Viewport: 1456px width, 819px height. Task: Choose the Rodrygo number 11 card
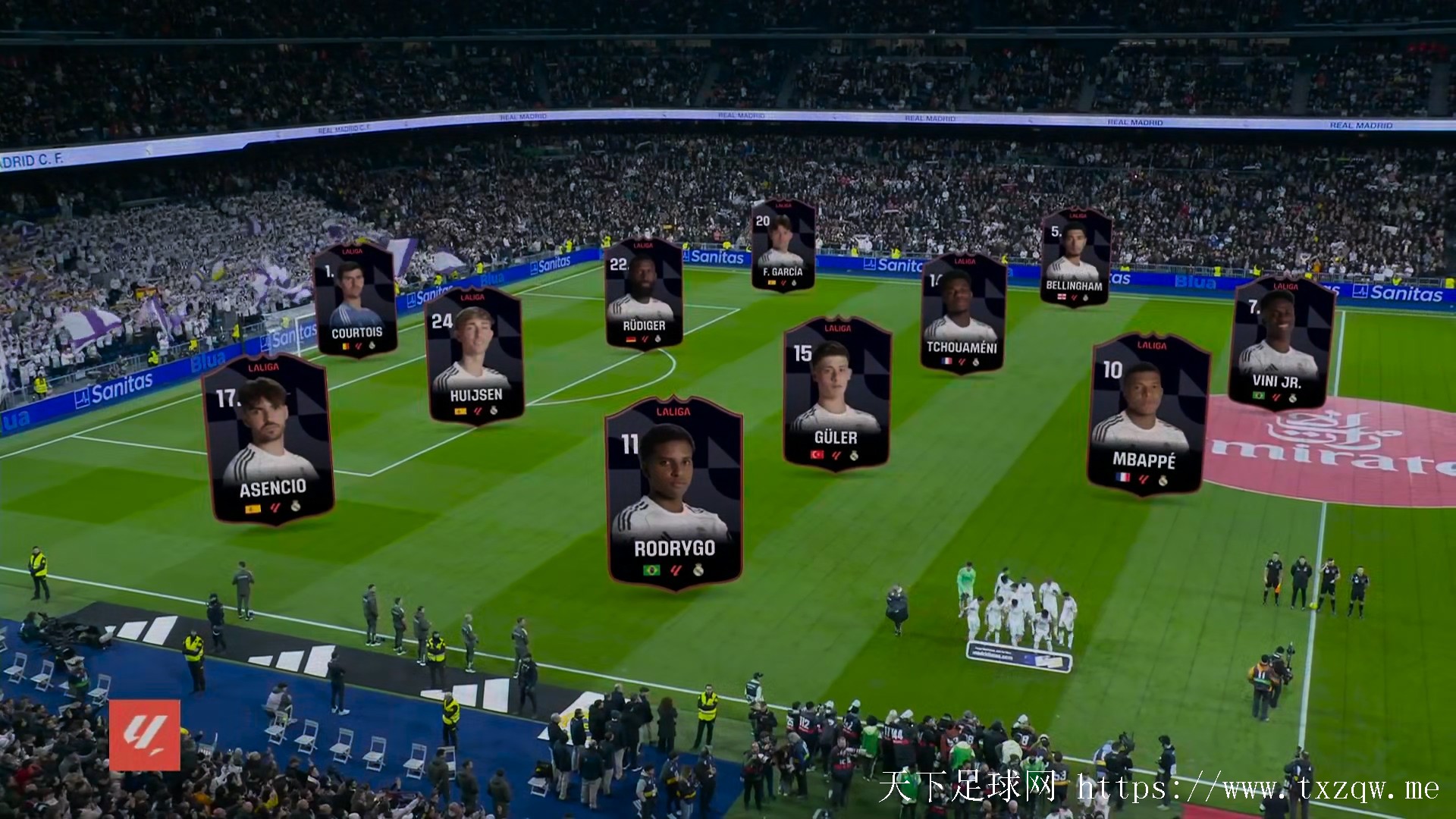(673, 491)
